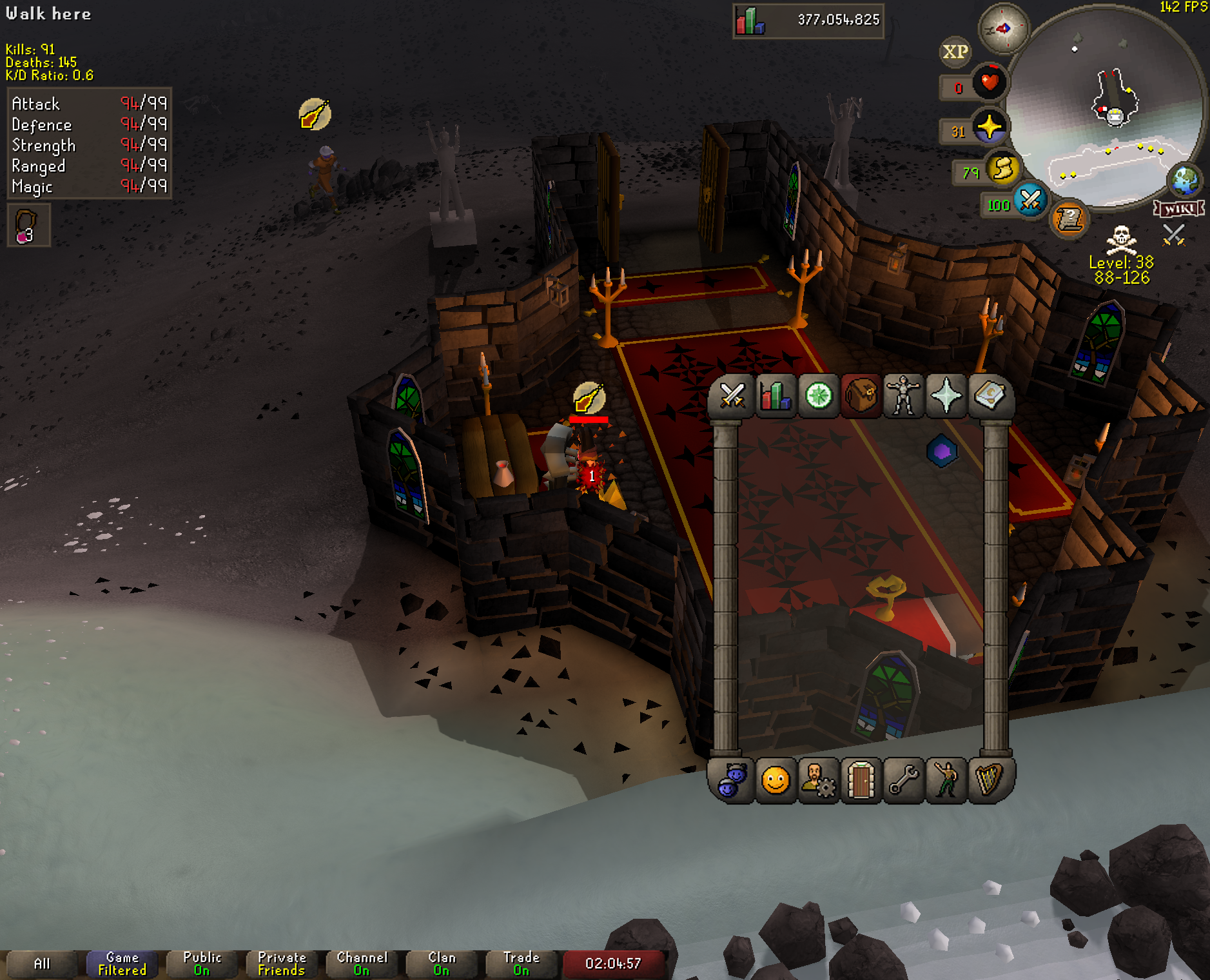The height and width of the screenshot is (980, 1210).
Task: Switch to the Trade chat tab
Action: point(521,964)
